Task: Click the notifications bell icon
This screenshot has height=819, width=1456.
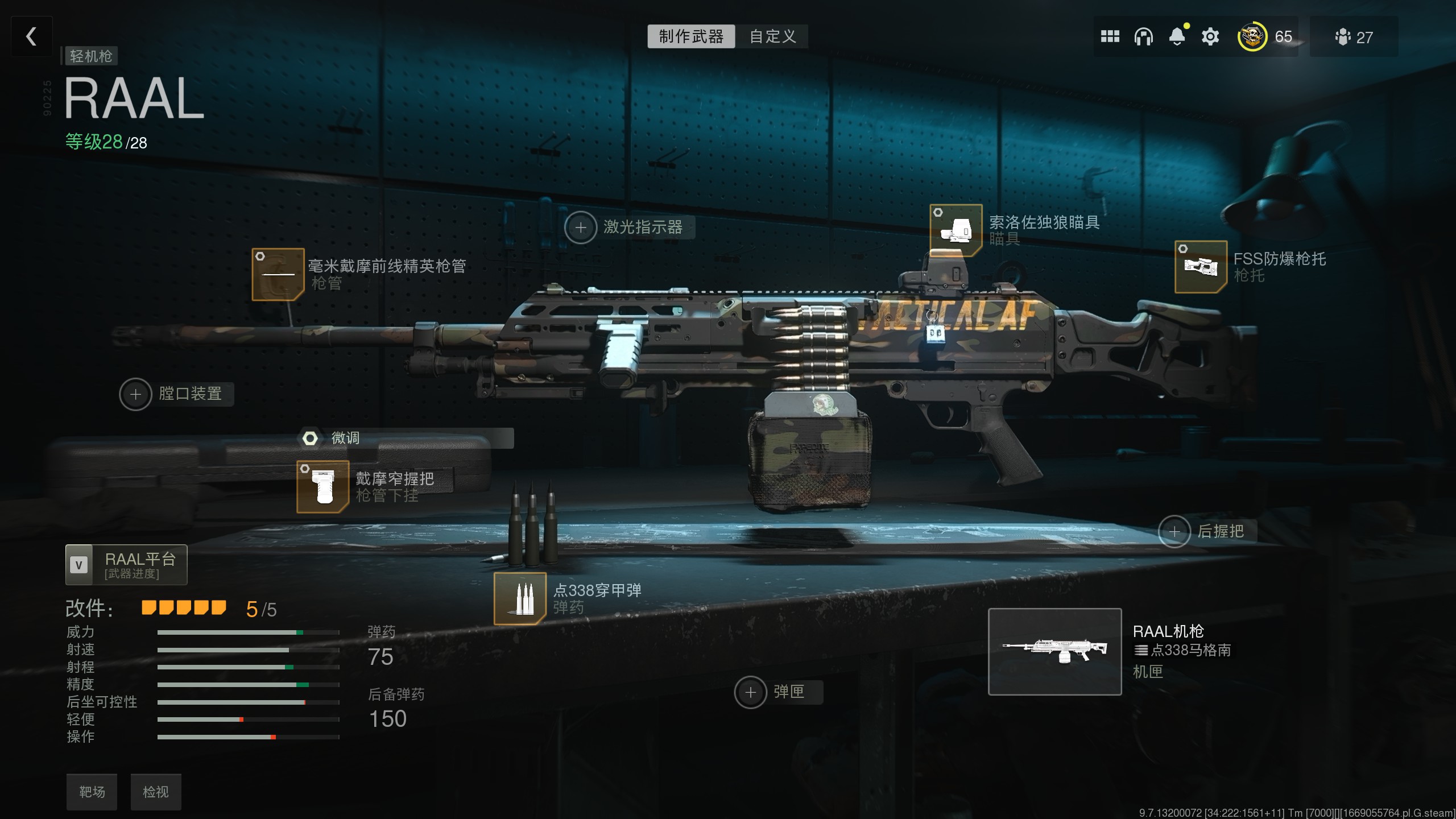Action: coord(1177,36)
